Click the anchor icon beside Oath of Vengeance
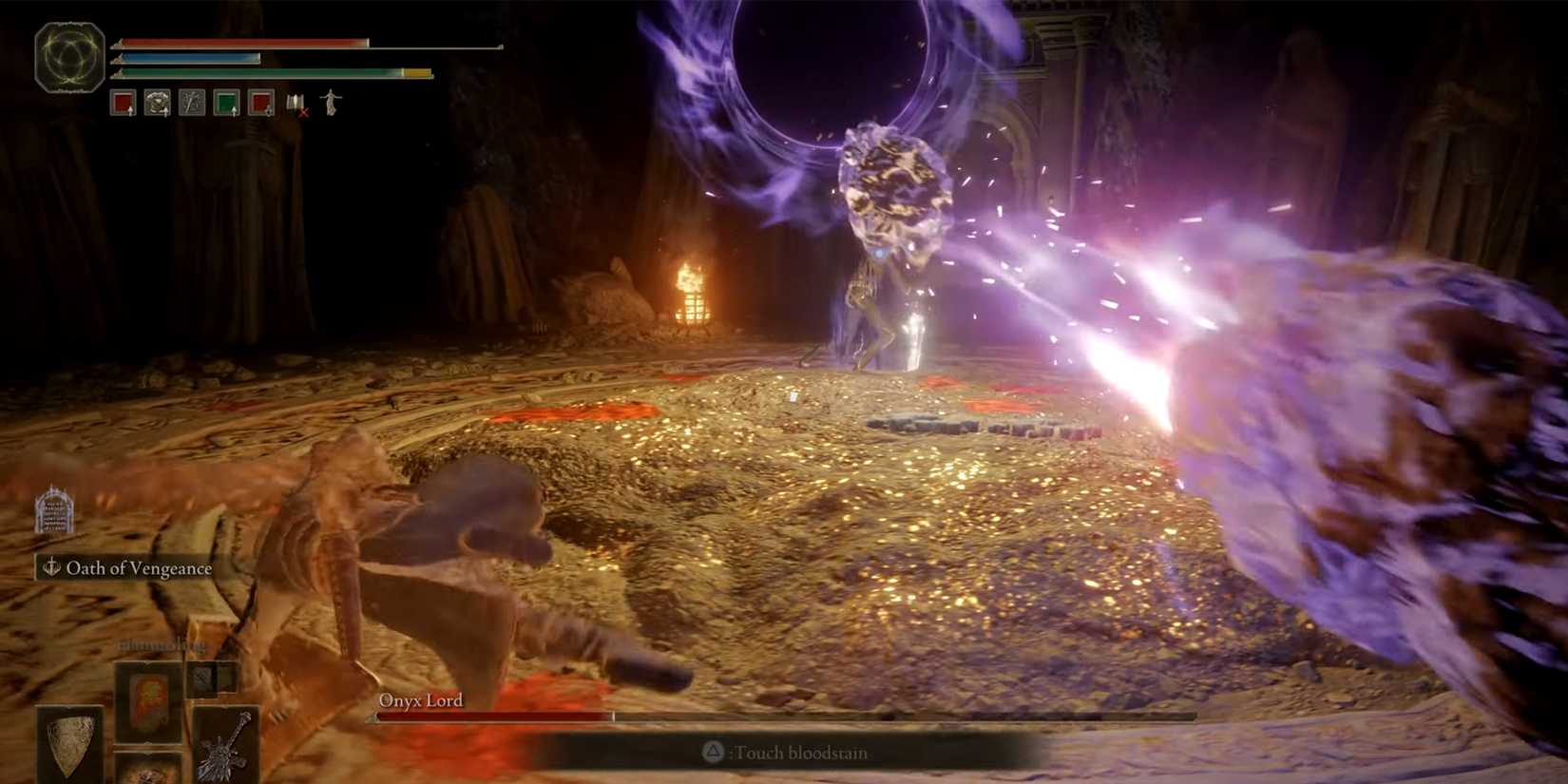Viewport: 1568px width, 784px height. click(52, 567)
